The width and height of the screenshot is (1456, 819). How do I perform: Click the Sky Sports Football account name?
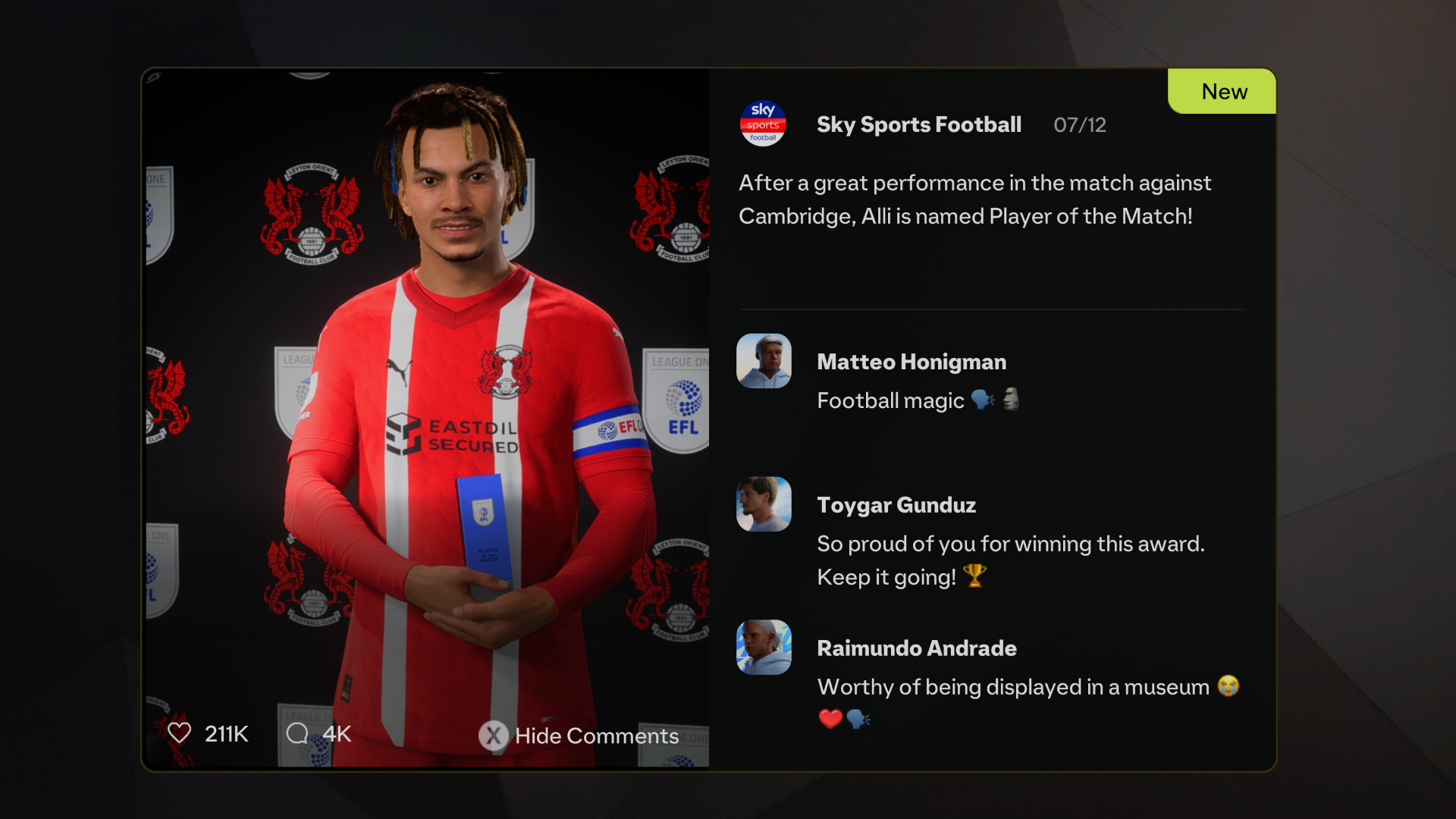point(918,124)
